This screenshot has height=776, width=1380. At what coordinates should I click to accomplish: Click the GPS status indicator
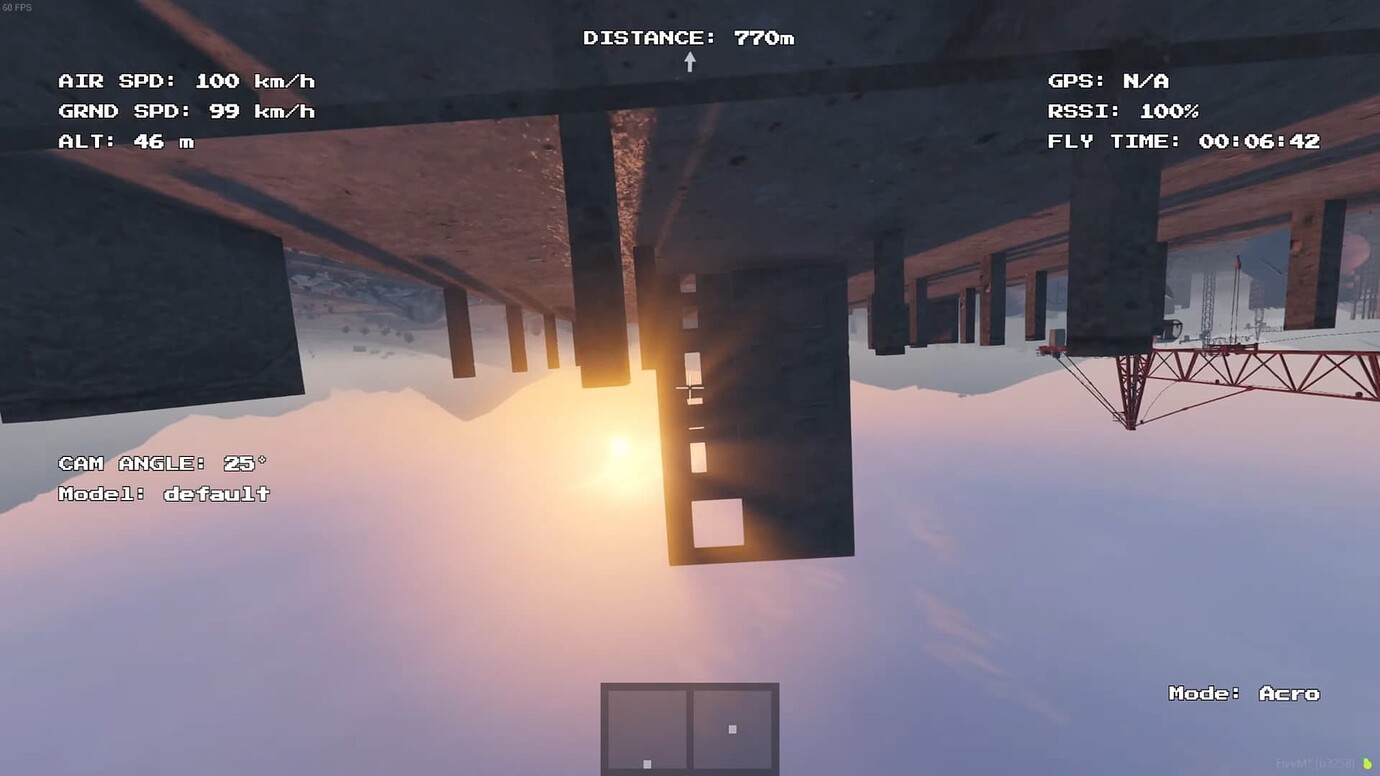point(1108,81)
